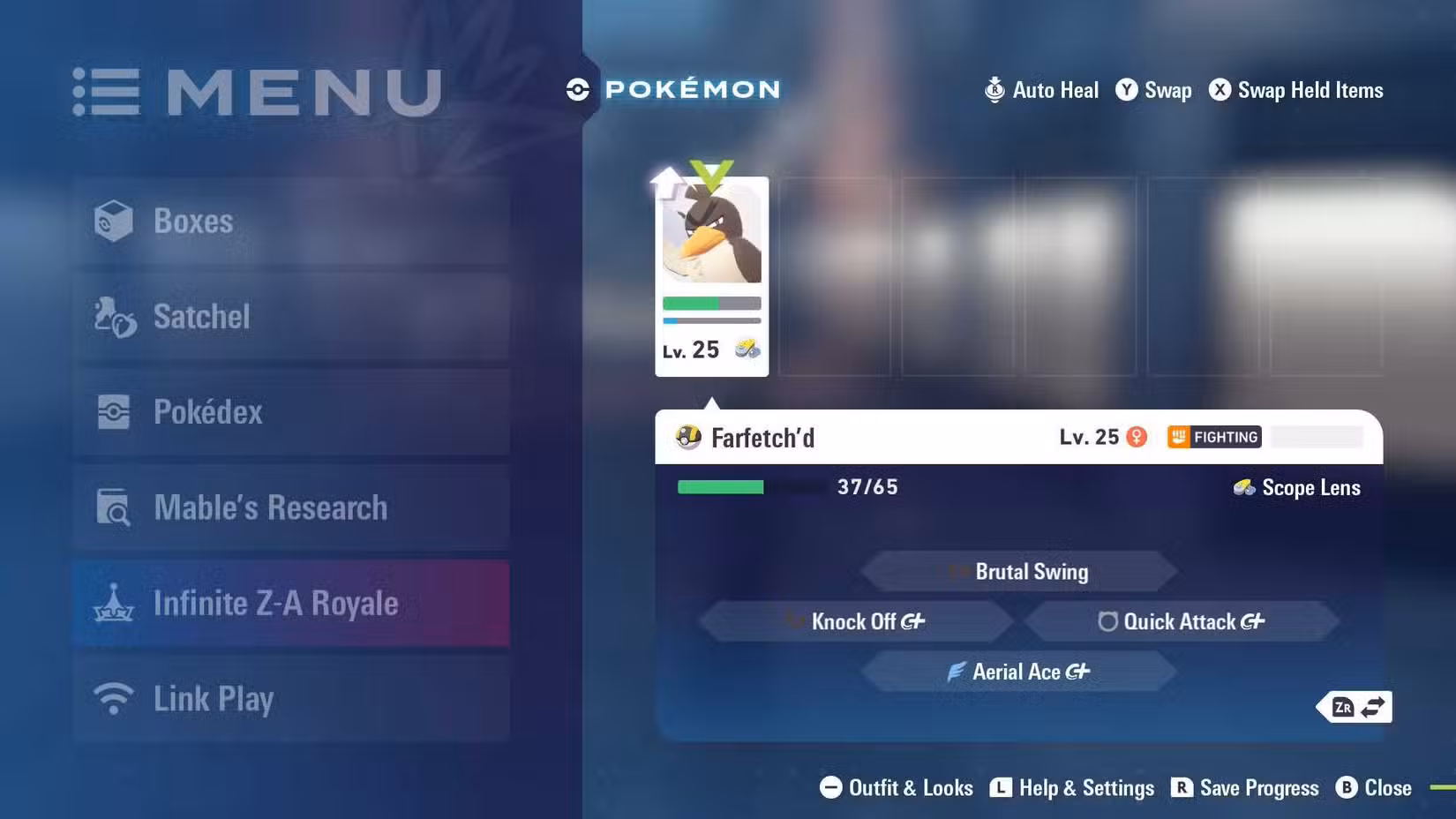
Task: Open the Boxes storage icon
Action: point(116,221)
